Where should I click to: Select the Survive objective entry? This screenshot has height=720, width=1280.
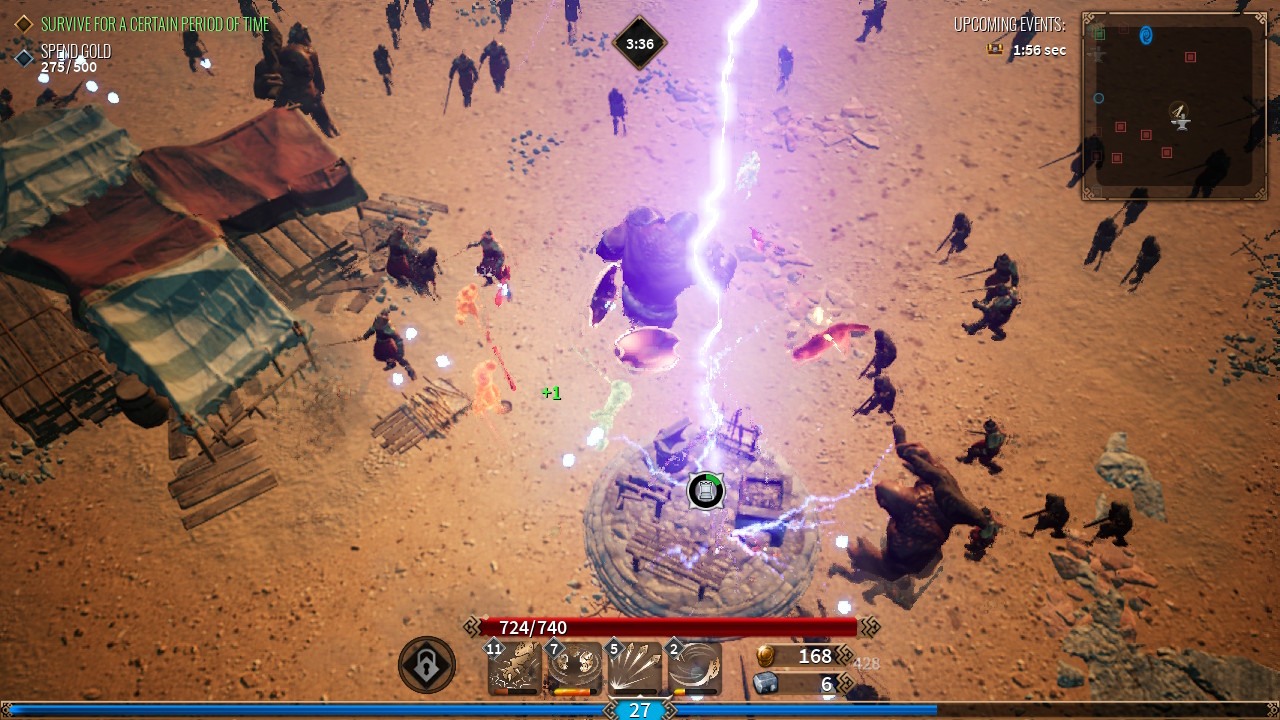coord(143,23)
